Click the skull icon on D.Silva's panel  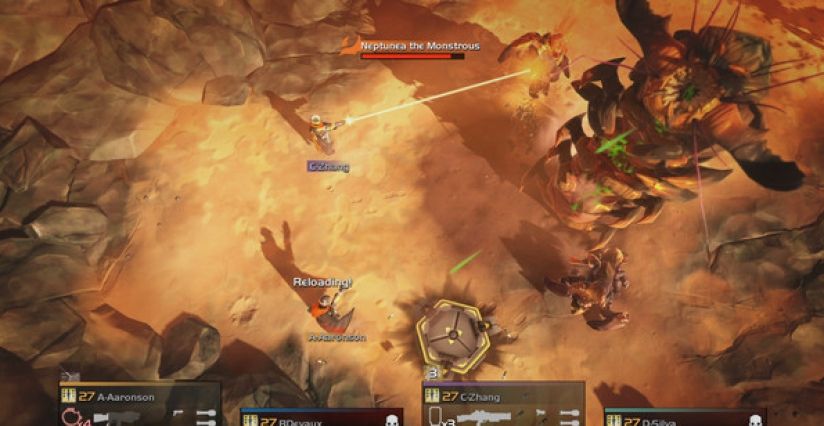pos(755,421)
